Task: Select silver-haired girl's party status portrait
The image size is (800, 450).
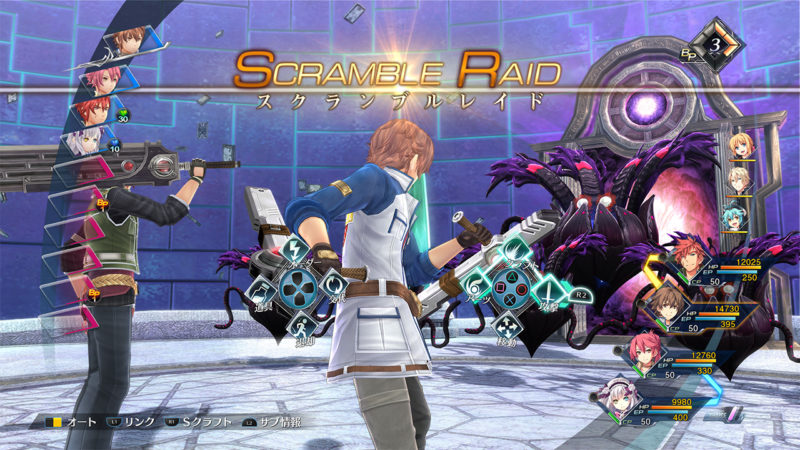Action: (618, 397)
